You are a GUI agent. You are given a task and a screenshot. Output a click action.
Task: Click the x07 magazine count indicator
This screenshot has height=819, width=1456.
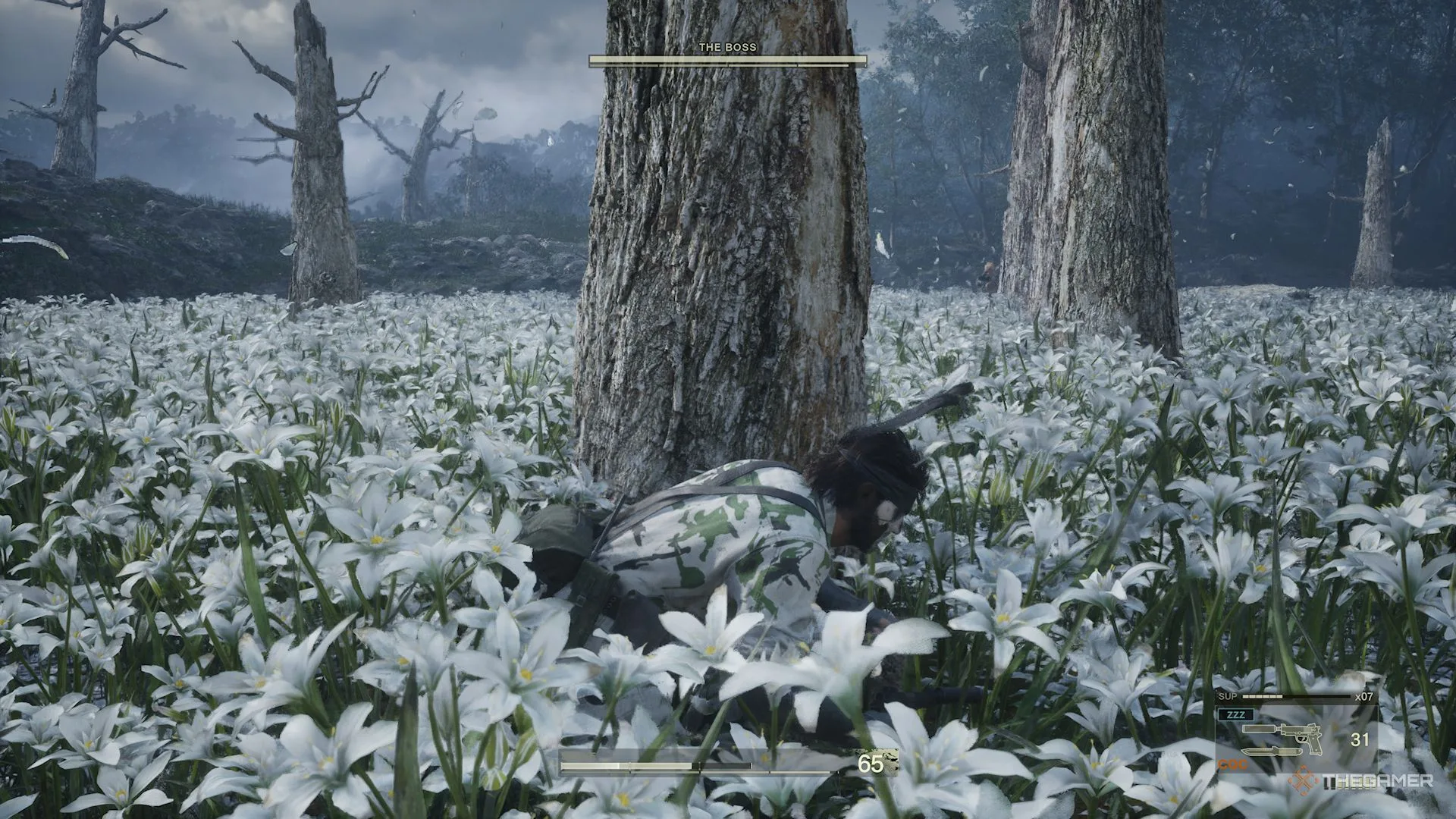[1364, 697]
